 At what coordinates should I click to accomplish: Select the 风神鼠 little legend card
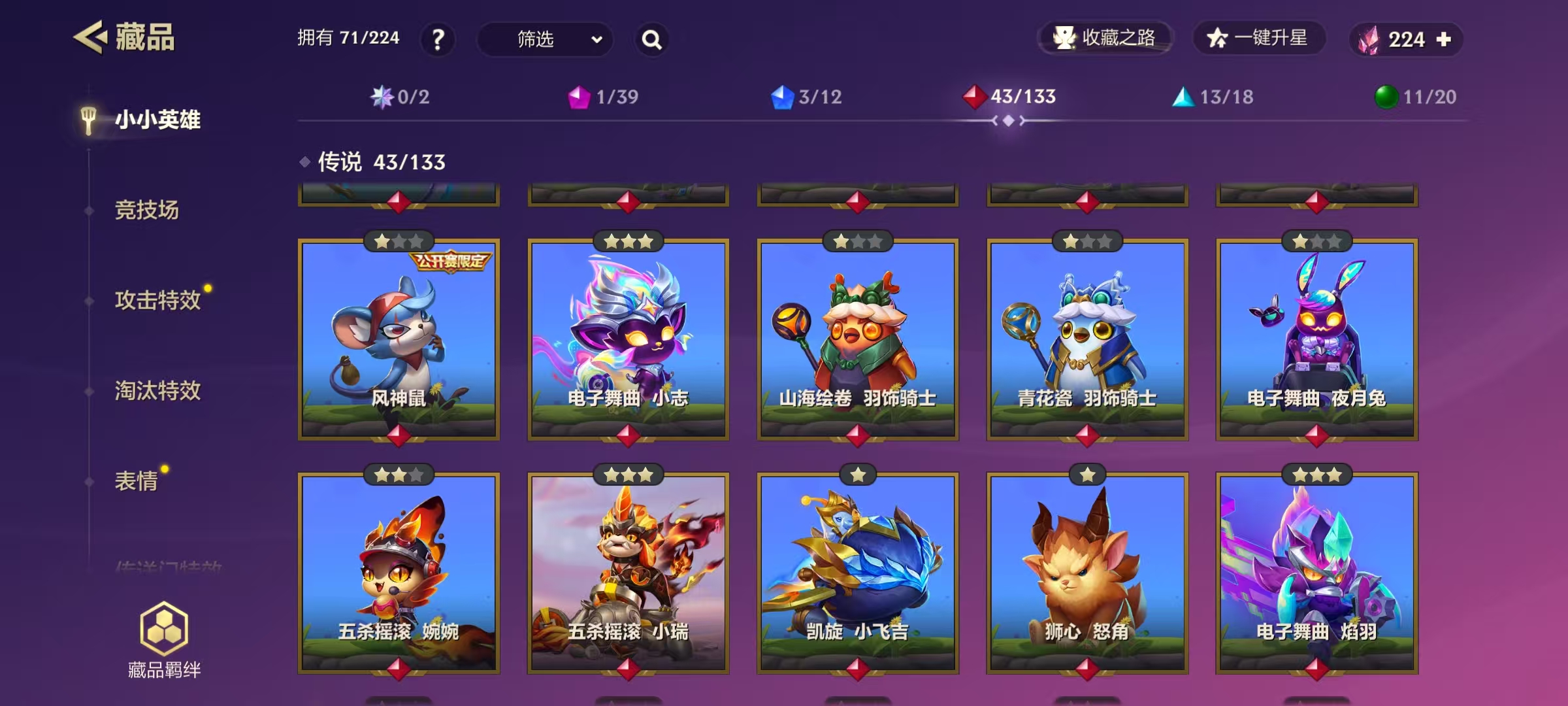click(x=399, y=339)
